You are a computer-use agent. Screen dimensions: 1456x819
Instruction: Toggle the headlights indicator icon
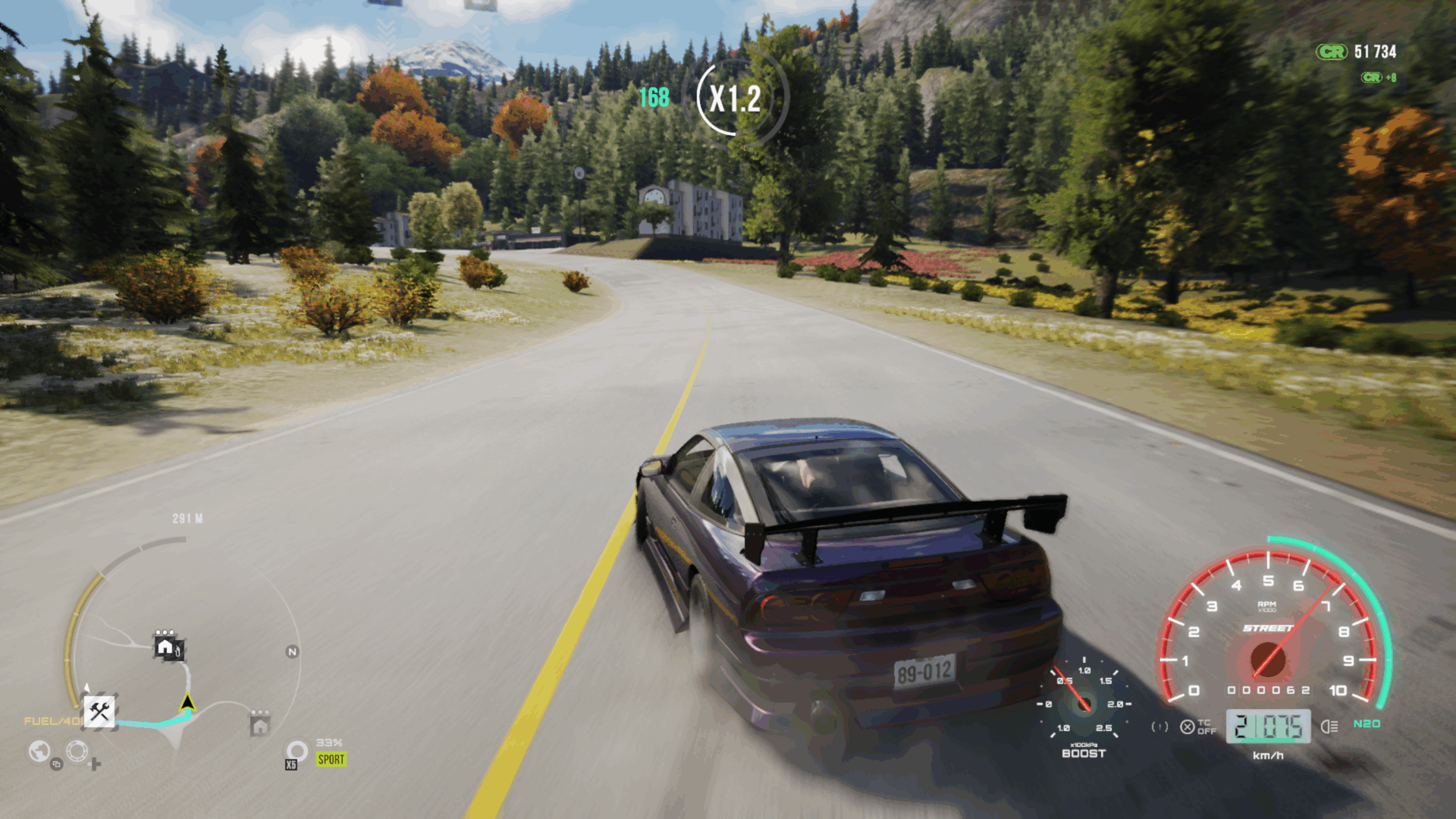[1329, 726]
